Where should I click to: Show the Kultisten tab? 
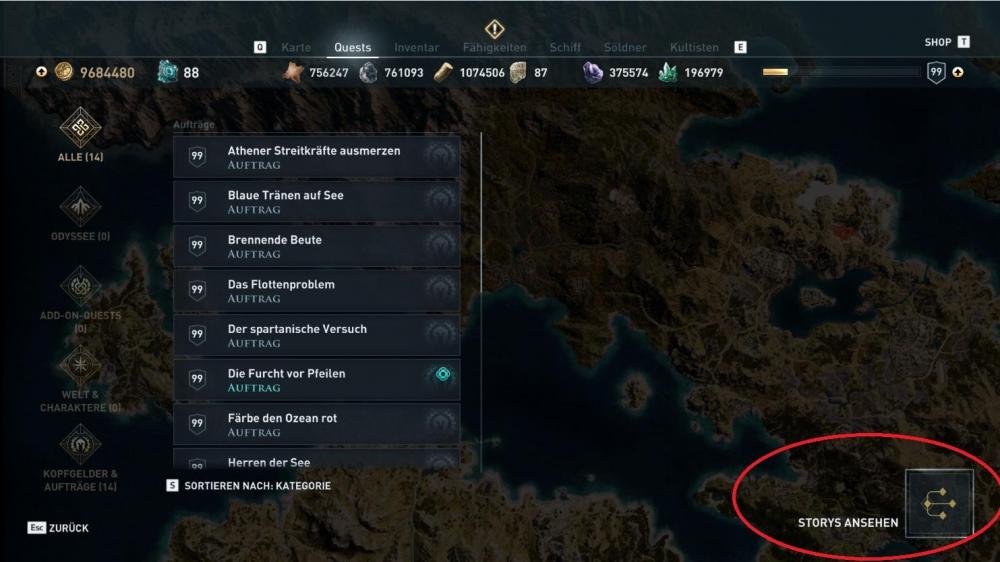(694, 47)
